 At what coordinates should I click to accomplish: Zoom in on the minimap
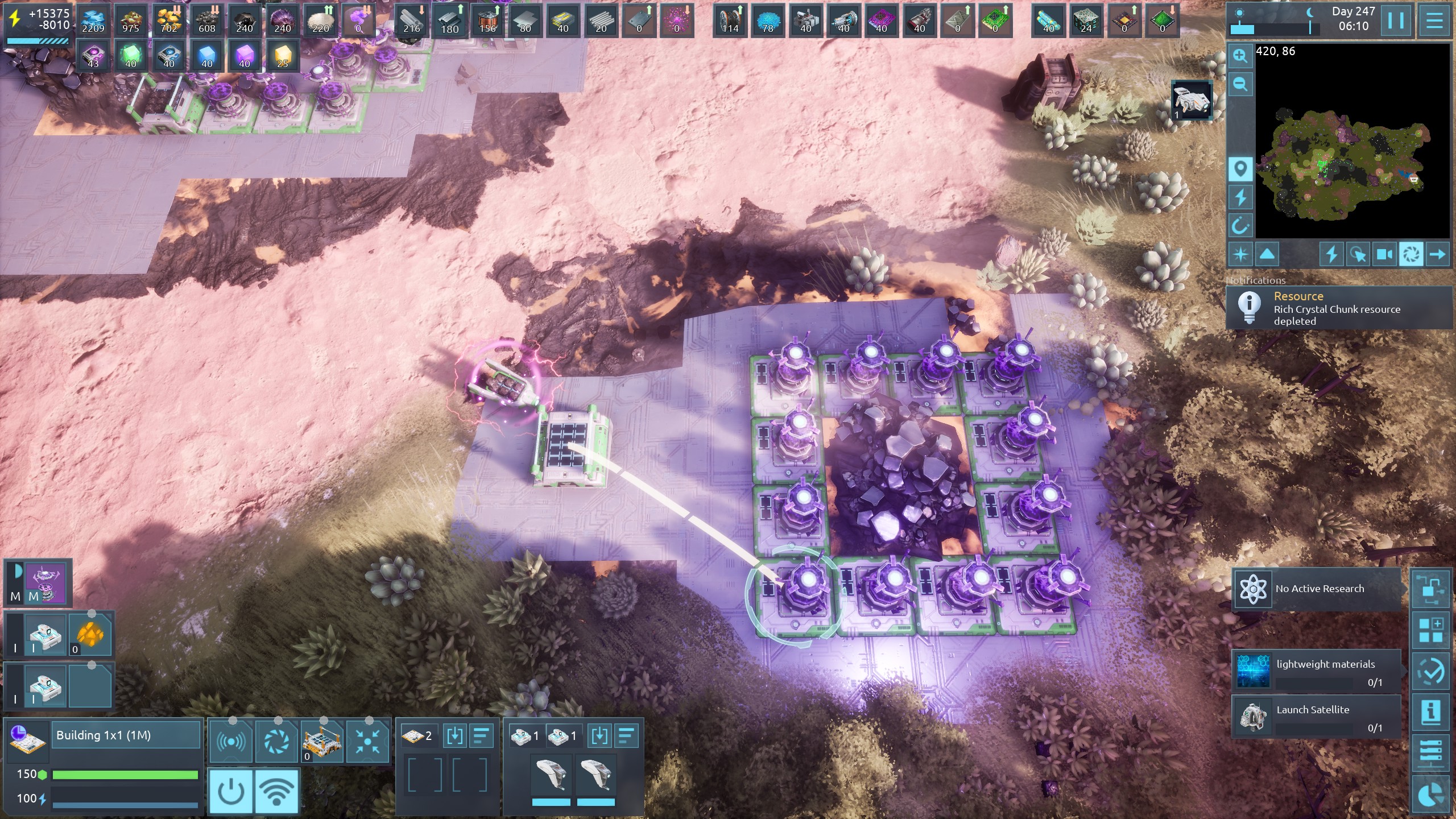(x=1240, y=56)
